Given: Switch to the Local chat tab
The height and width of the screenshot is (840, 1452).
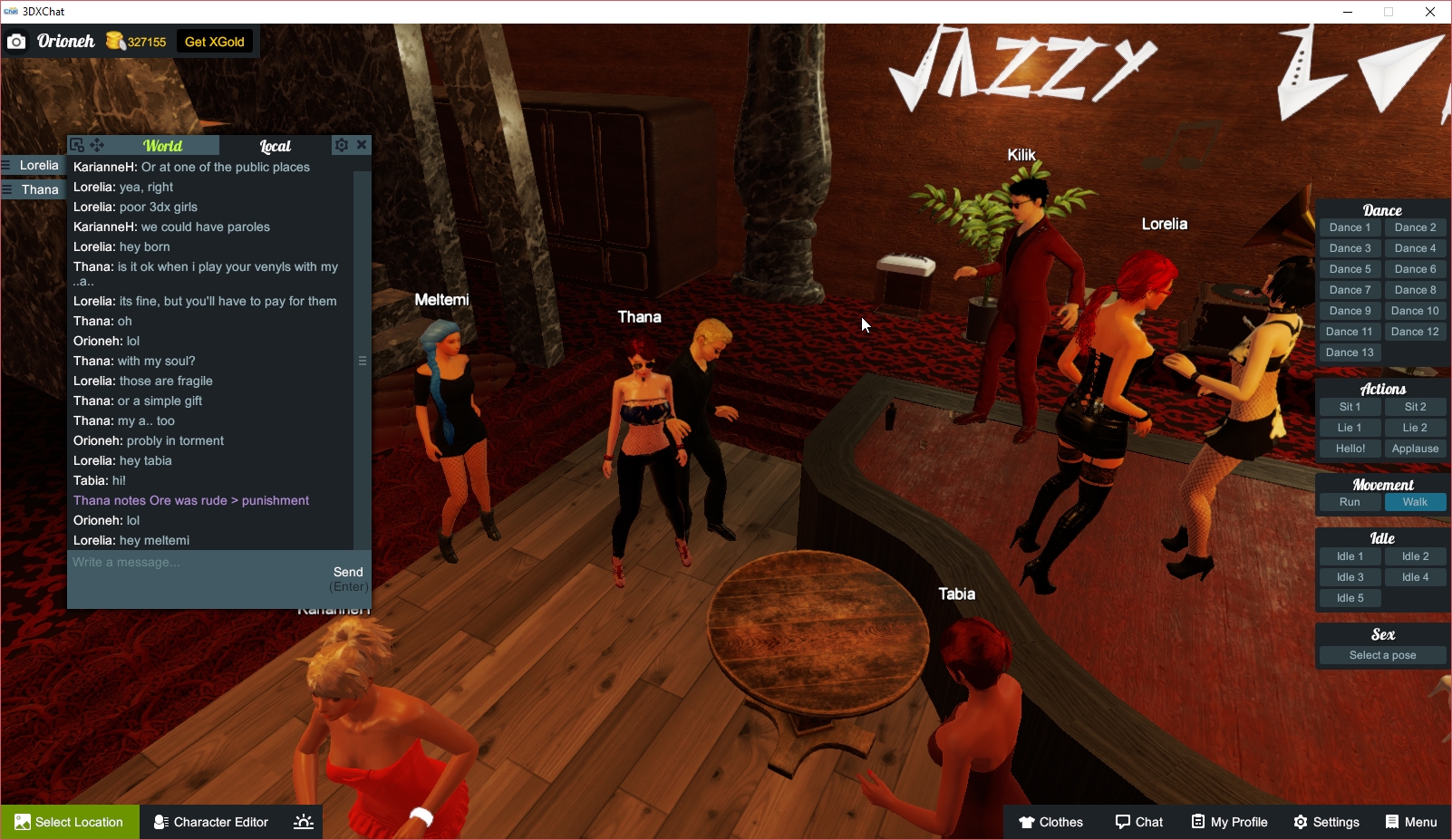Looking at the screenshot, I should pos(273,146).
